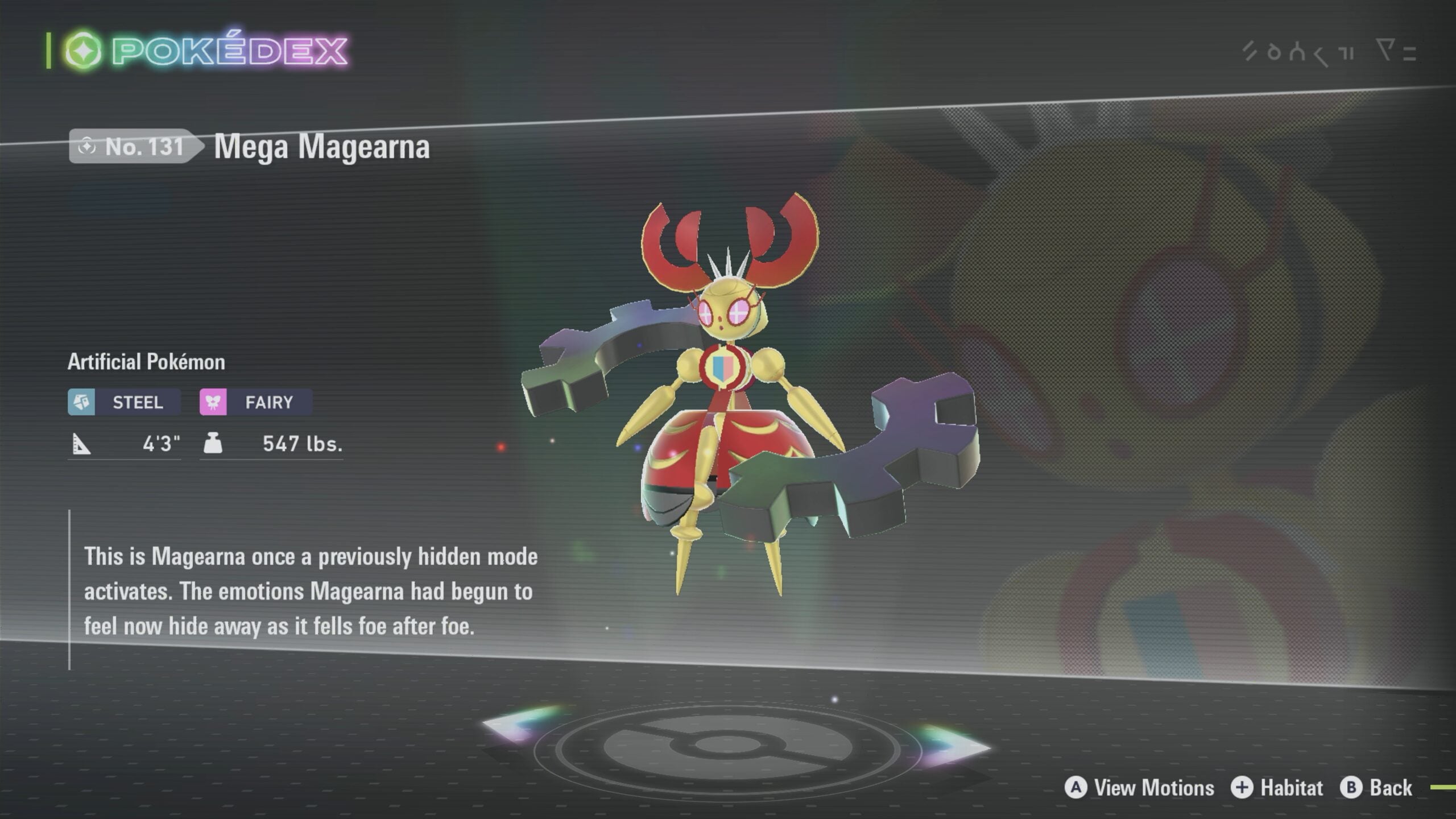The height and width of the screenshot is (819, 1456).
Task: Select the Steel type badge
Action: click(x=124, y=402)
